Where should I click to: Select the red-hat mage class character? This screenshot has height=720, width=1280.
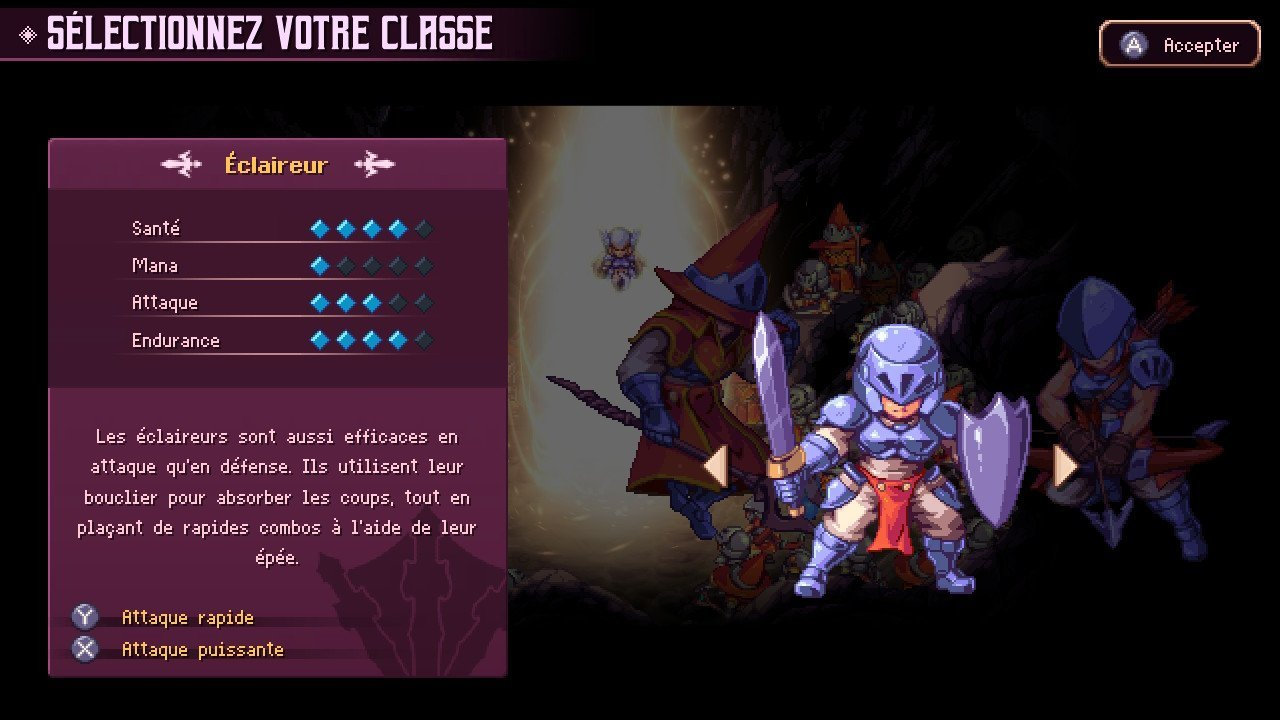point(690,370)
